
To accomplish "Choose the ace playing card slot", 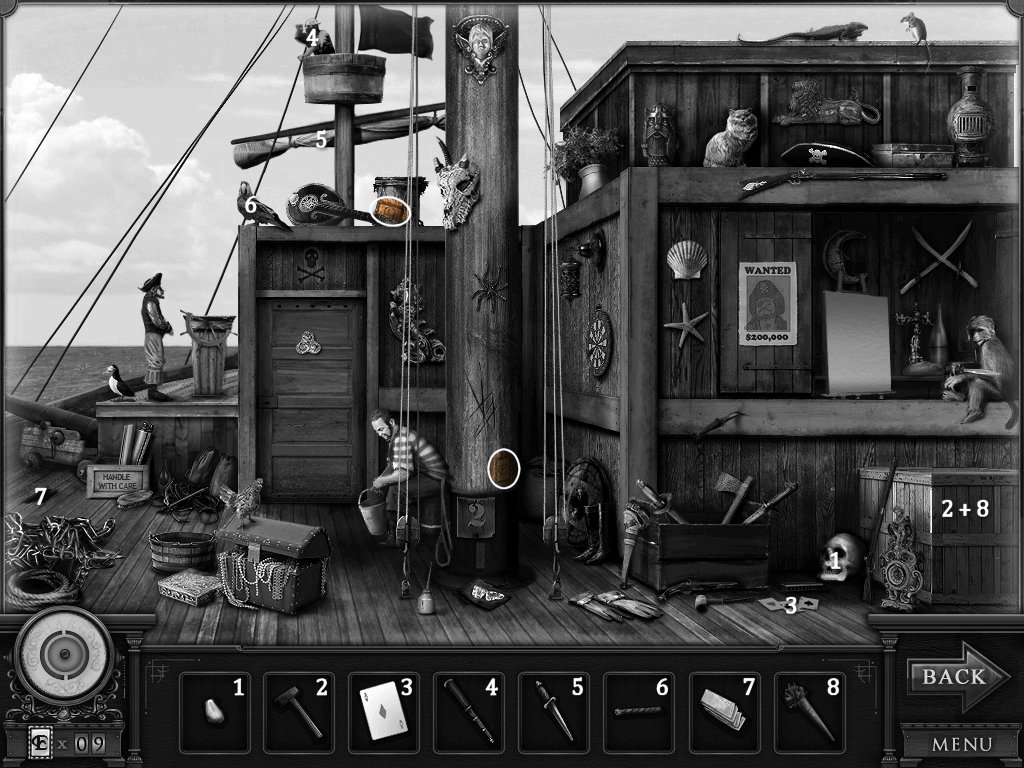I will pyautogui.click(x=384, y=712).
